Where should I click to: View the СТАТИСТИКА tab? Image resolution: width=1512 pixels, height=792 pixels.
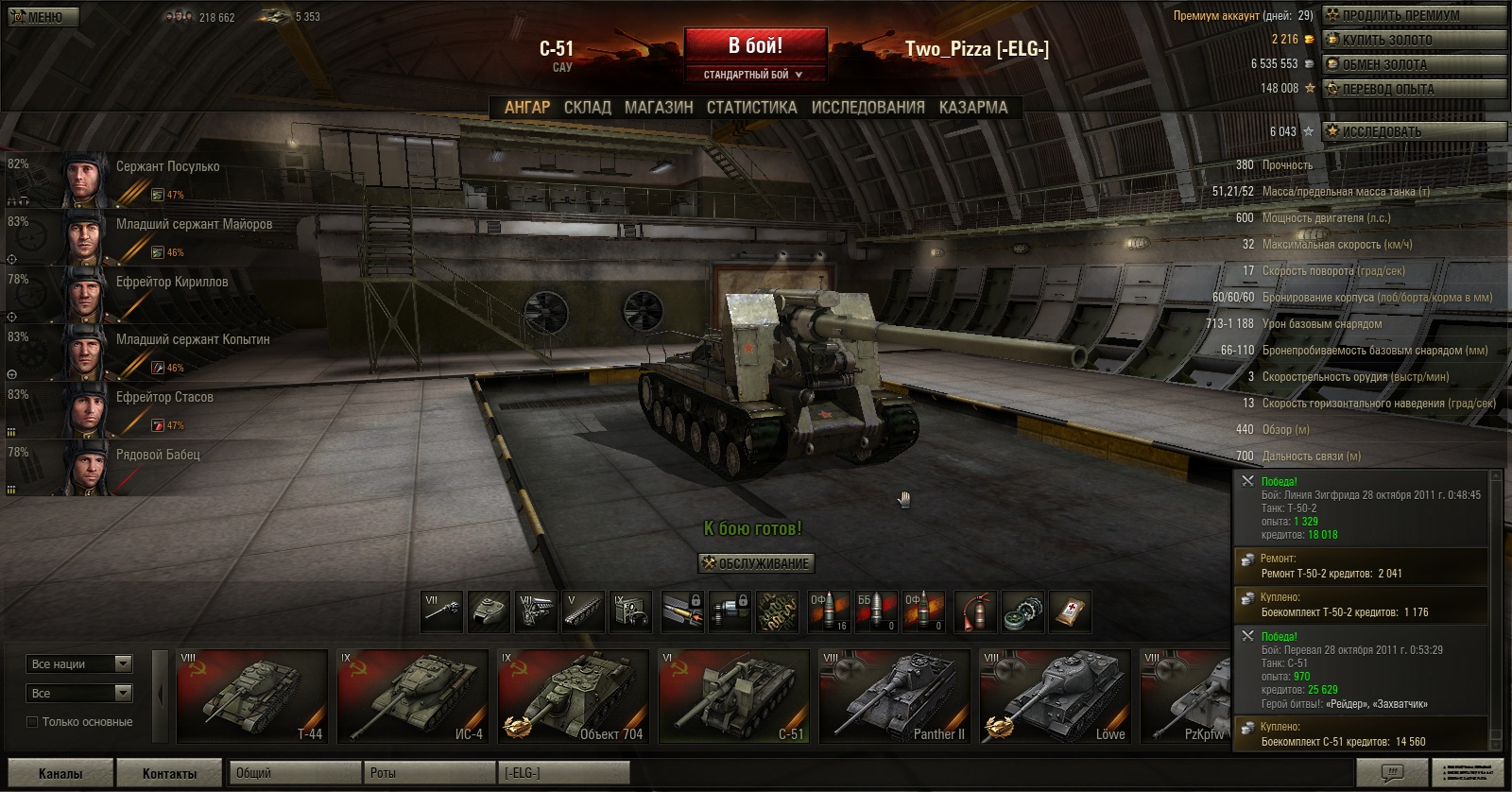coord(751,108)
